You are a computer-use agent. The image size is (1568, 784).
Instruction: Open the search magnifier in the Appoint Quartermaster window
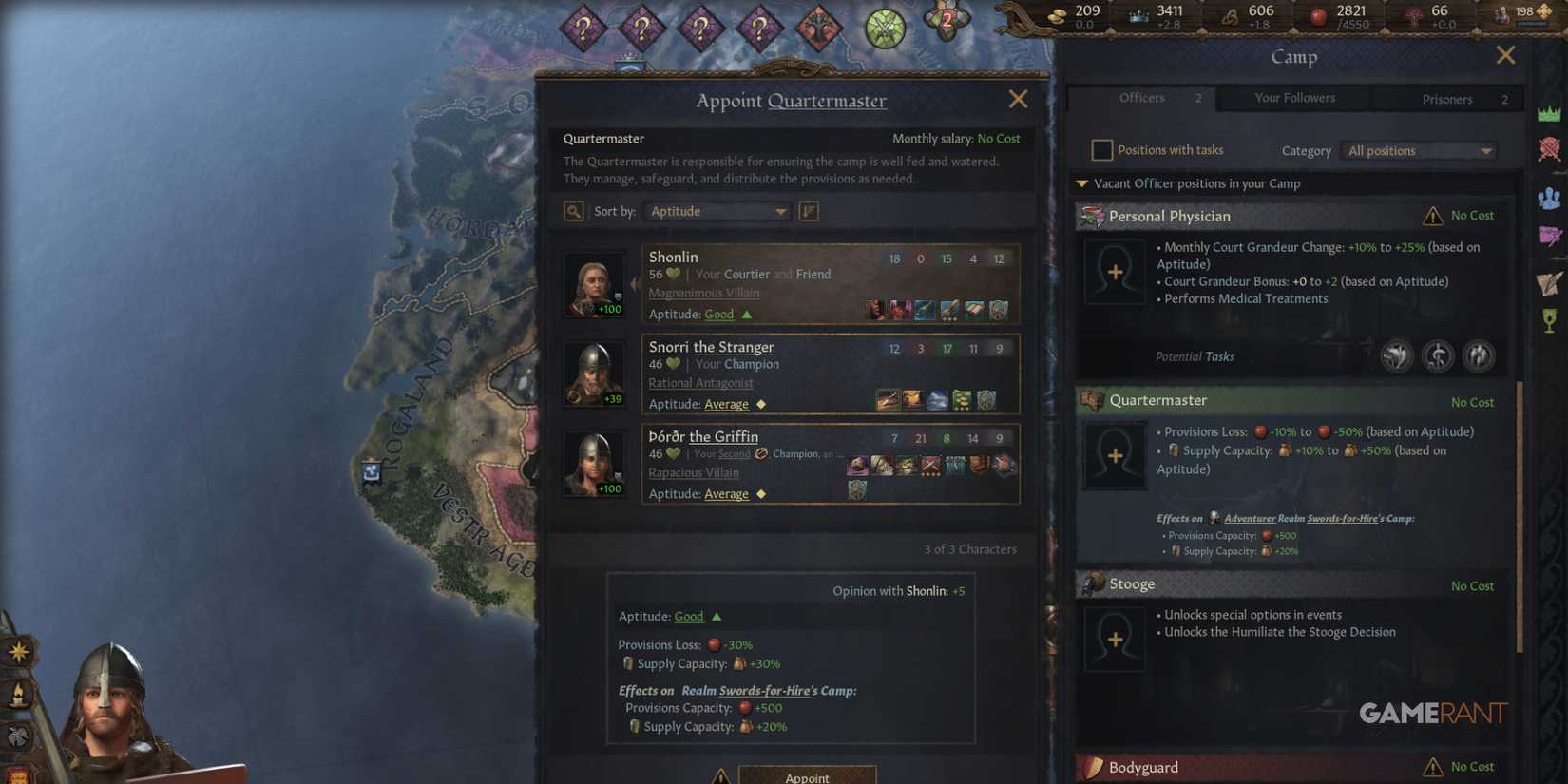[573, 211]
